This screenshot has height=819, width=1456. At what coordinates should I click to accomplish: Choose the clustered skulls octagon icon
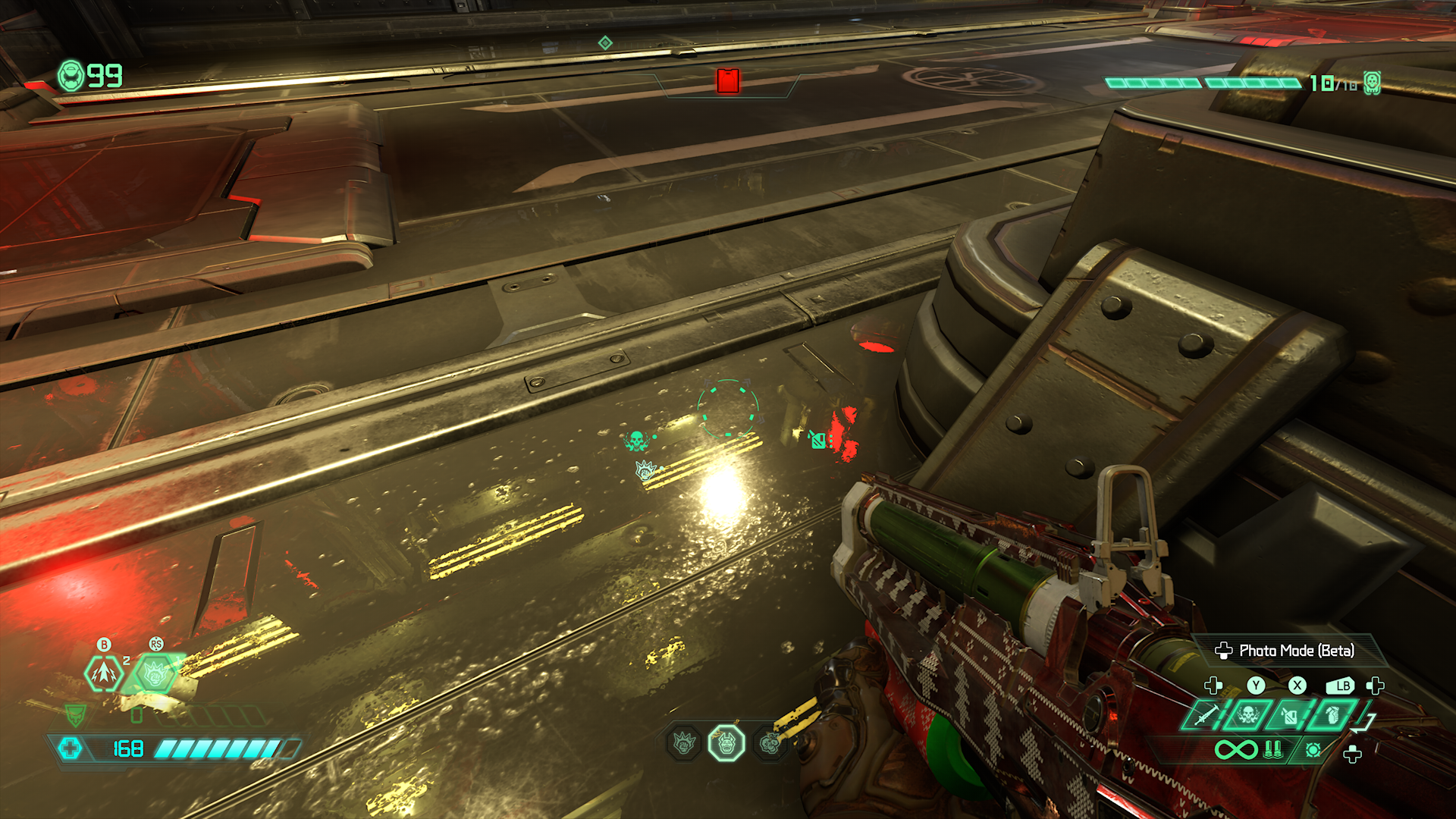tap(770, 743)
